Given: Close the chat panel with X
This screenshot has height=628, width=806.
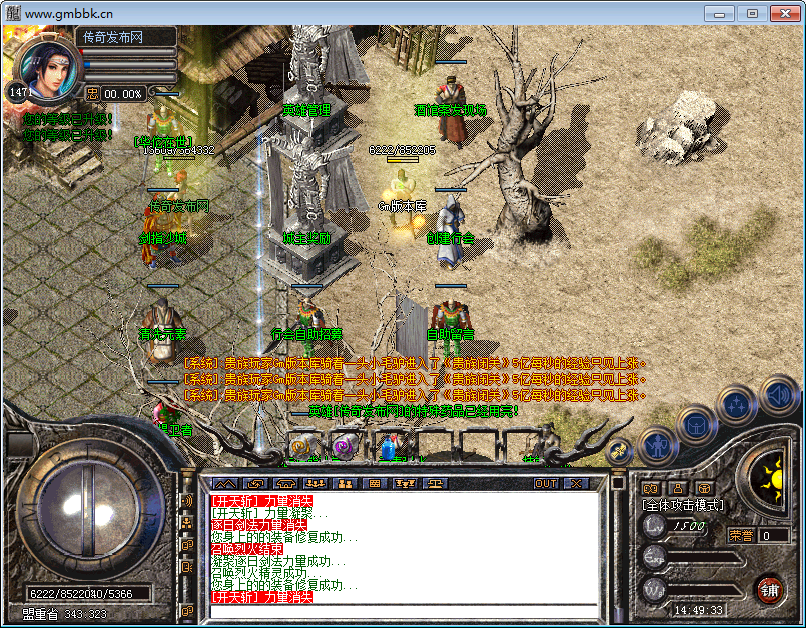Looking at the screenshot, I should point(576,483).
